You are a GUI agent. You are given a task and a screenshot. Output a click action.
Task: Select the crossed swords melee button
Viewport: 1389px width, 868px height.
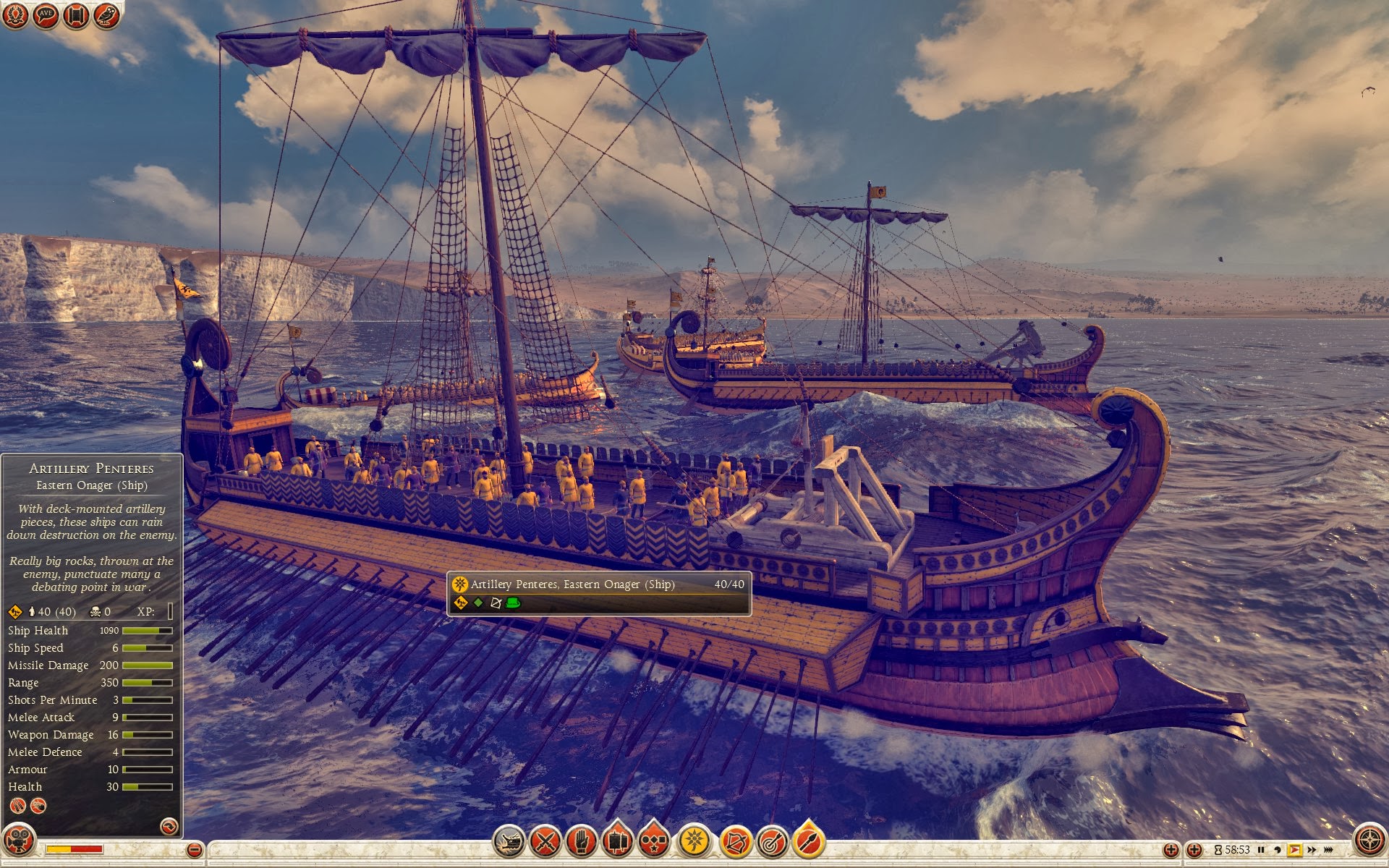(545, 841)
